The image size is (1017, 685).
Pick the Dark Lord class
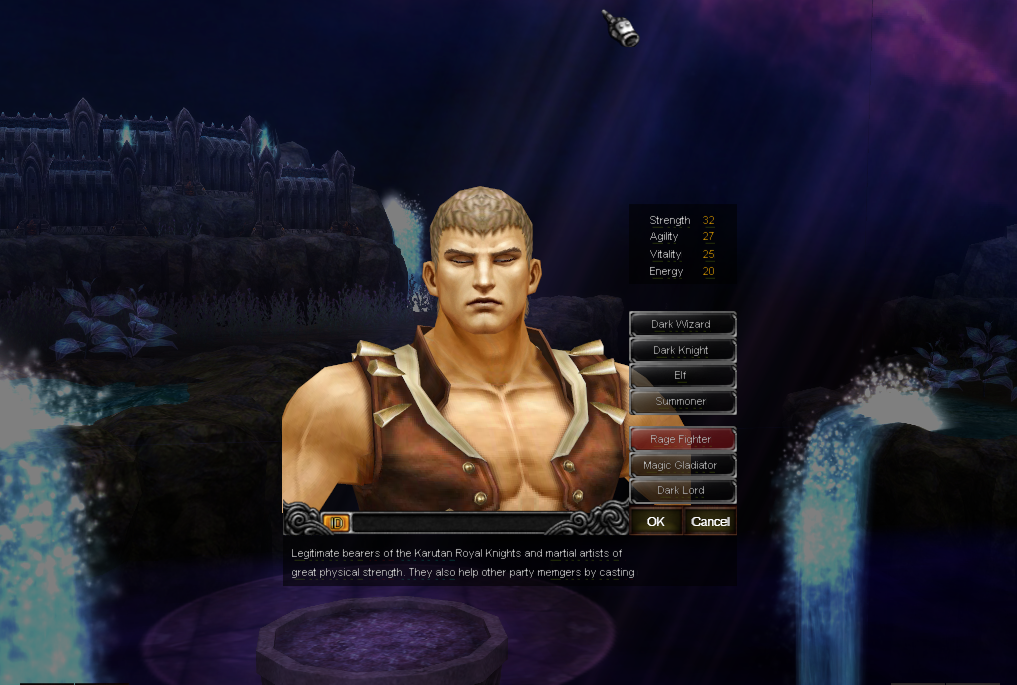[682, 490]
